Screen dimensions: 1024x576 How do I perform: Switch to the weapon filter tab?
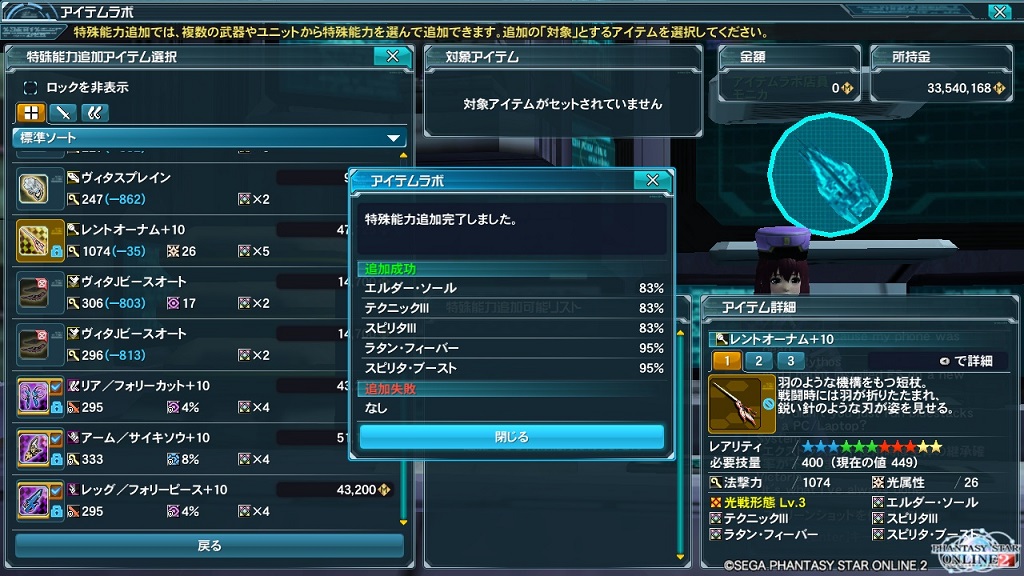tap(63, 113)
